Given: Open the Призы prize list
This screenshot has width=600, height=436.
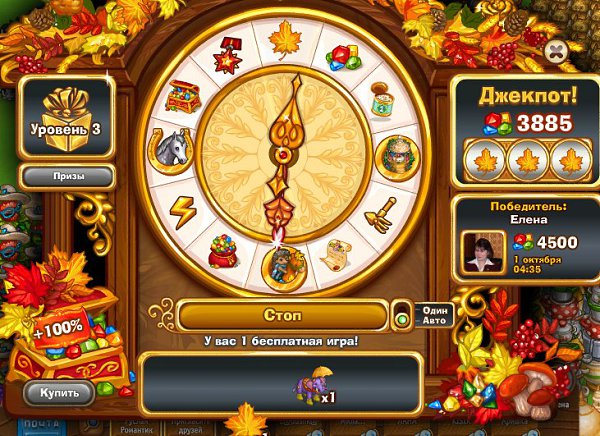Looking at the screenshot, I should (68, 176).
